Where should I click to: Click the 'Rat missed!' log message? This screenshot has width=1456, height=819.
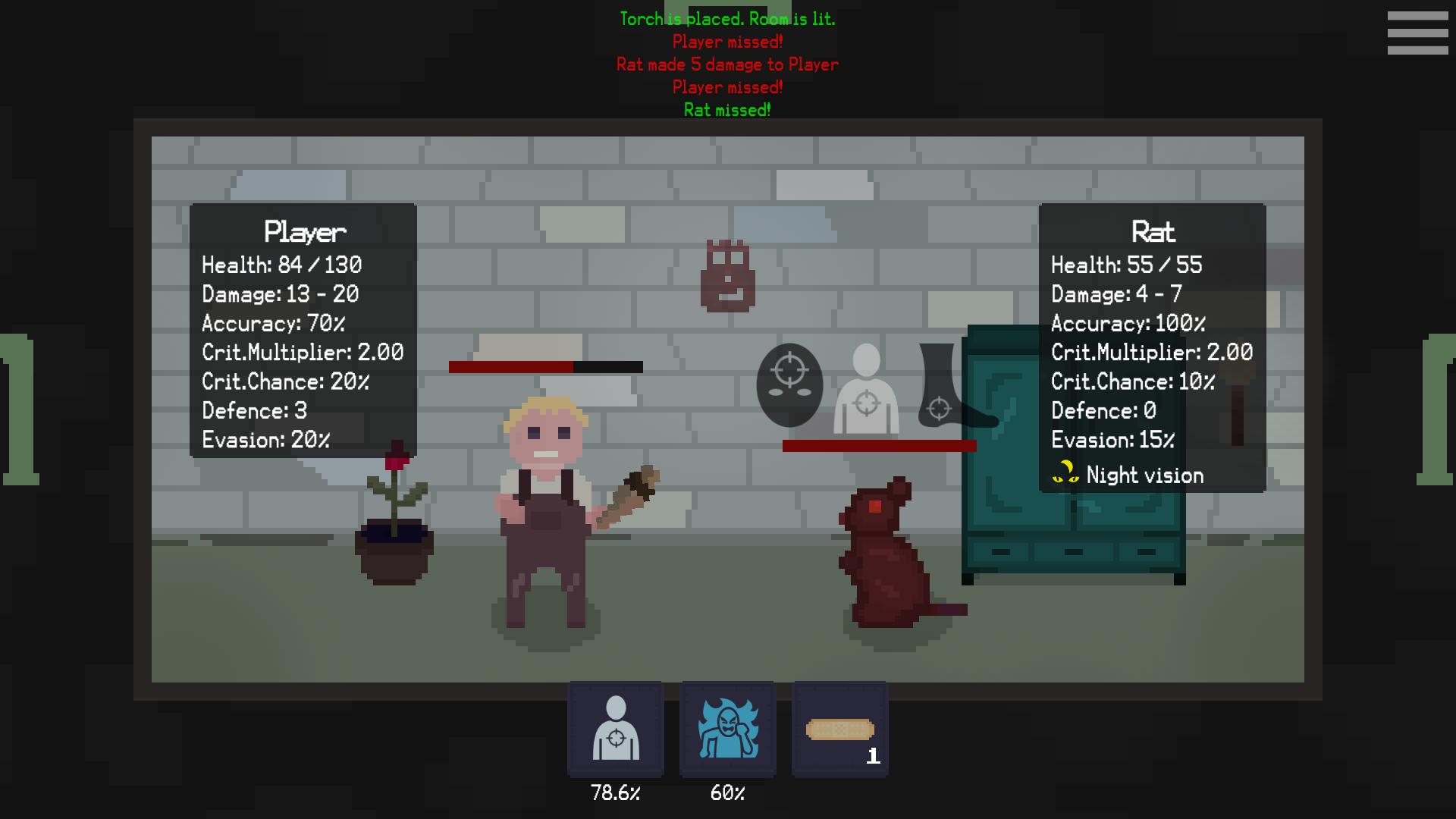726,109
